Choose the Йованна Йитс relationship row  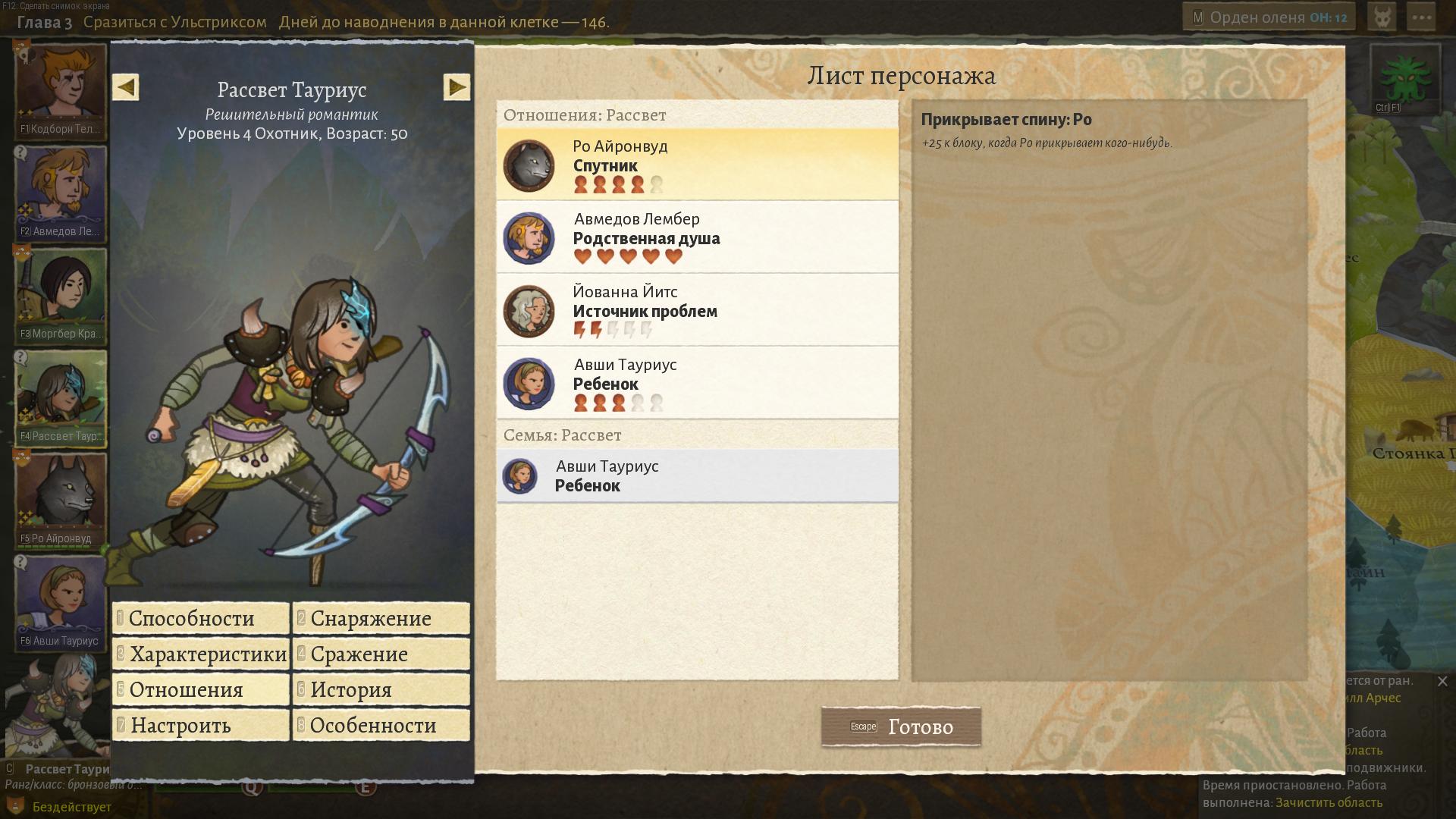(x=697, y=310)
